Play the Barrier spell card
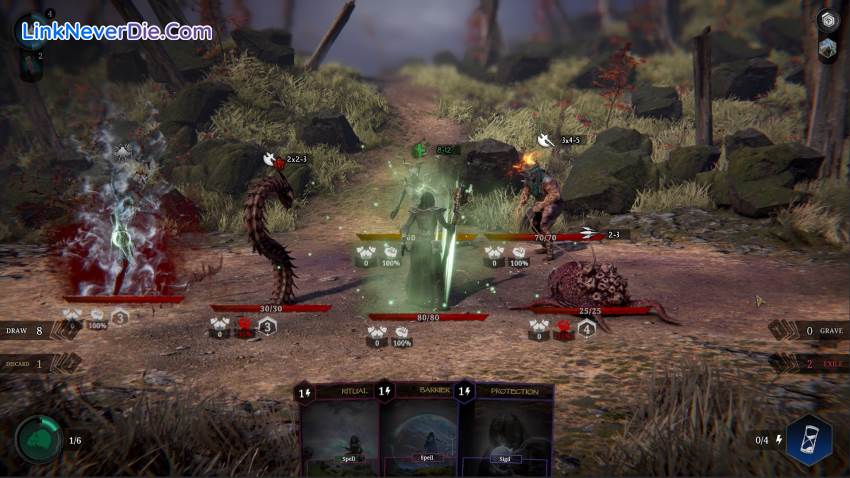This screenshot has height=478, width=850. point(420,432)
